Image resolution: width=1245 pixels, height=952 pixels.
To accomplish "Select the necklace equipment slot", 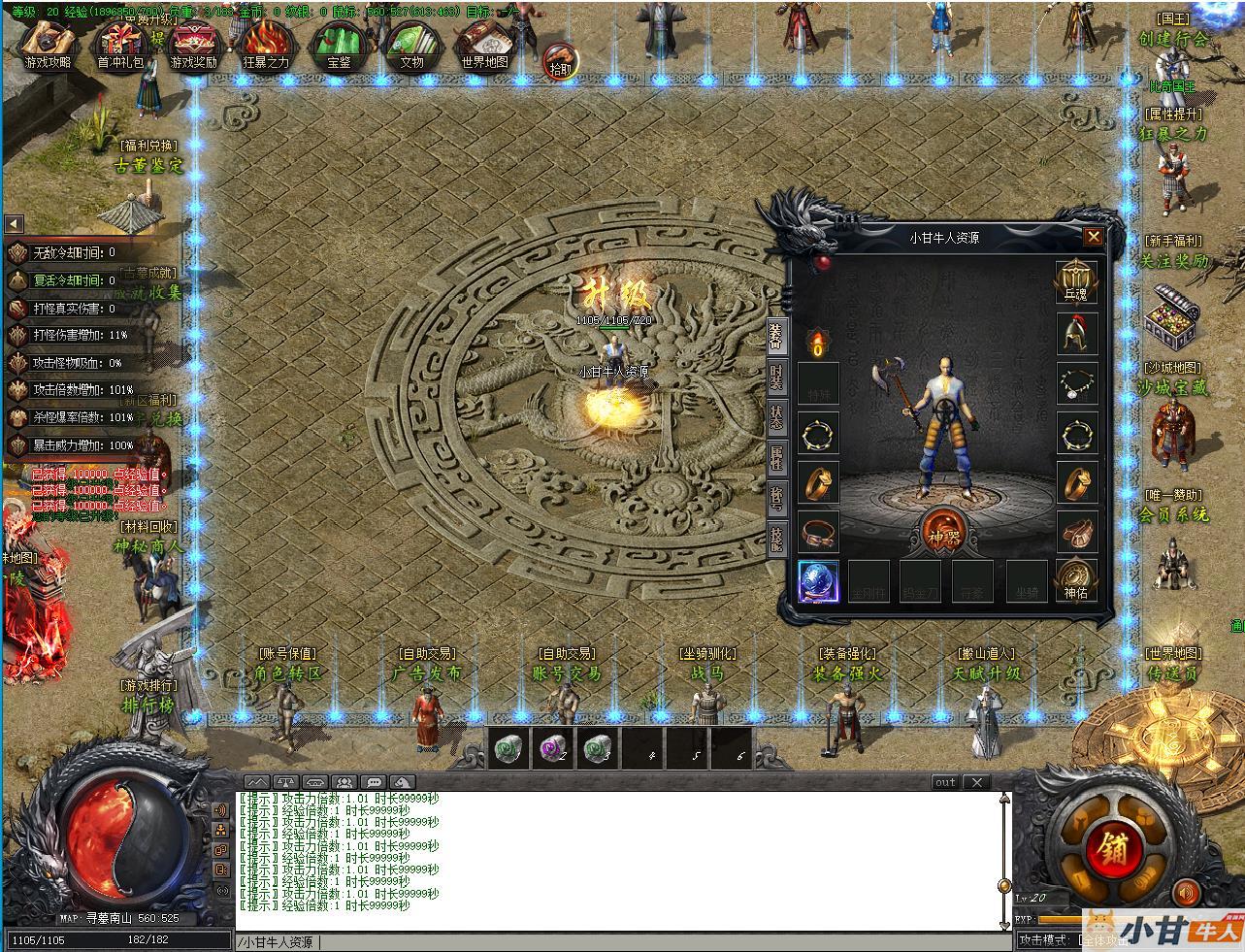I will (1076, 384).
